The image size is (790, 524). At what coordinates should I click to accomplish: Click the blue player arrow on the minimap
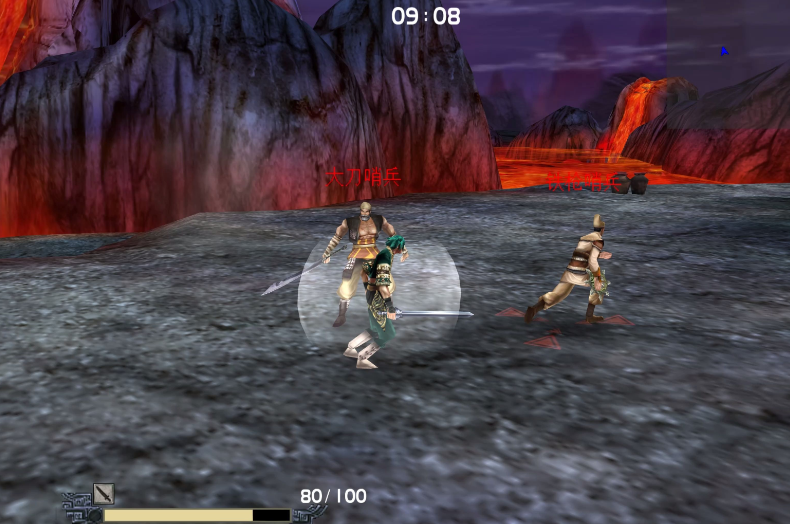click(724, 51)
